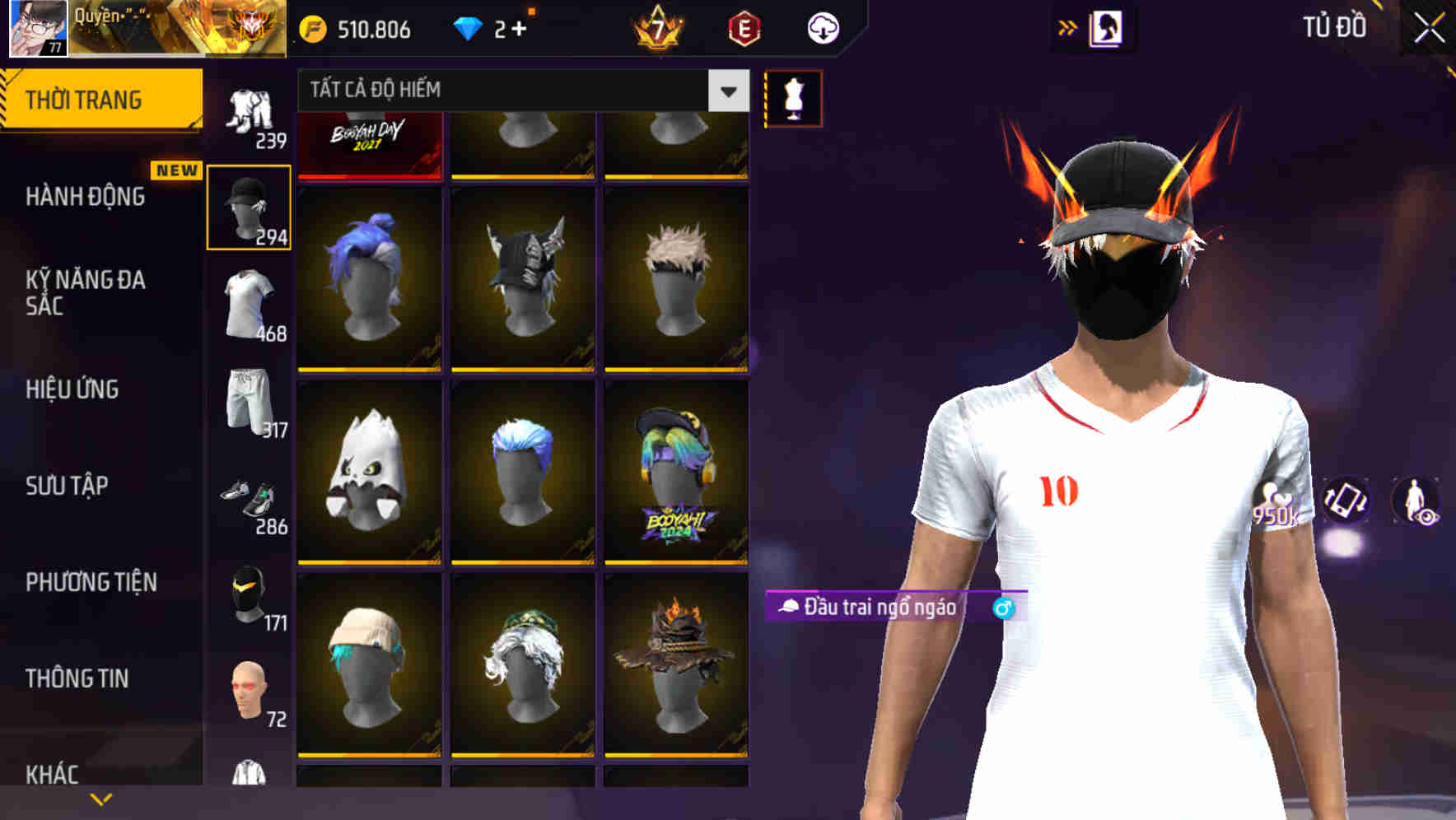Click the E badge icon in top bar

[x=742, y=27]
